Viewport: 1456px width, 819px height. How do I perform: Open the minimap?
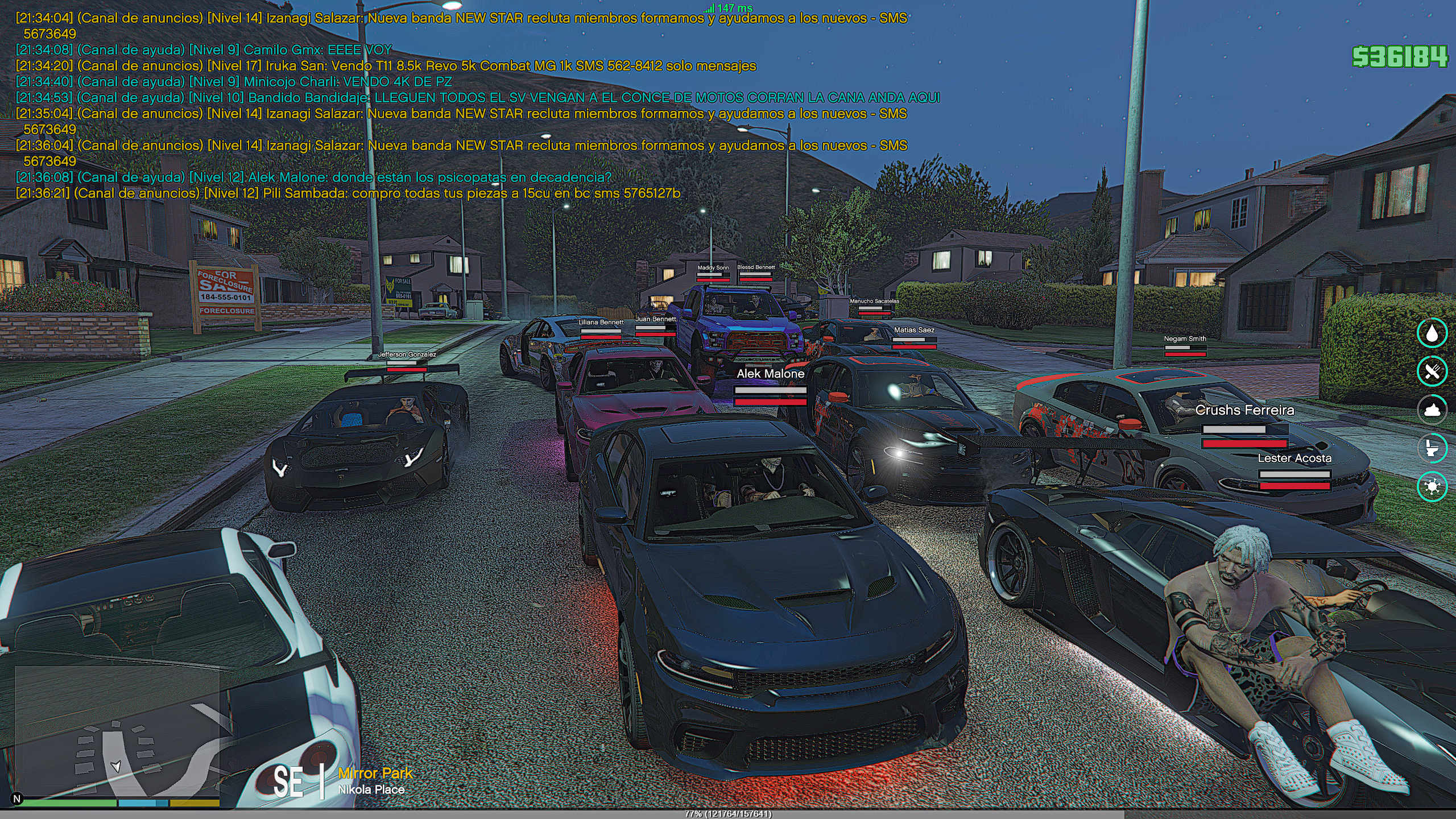(x=117, y=733)
